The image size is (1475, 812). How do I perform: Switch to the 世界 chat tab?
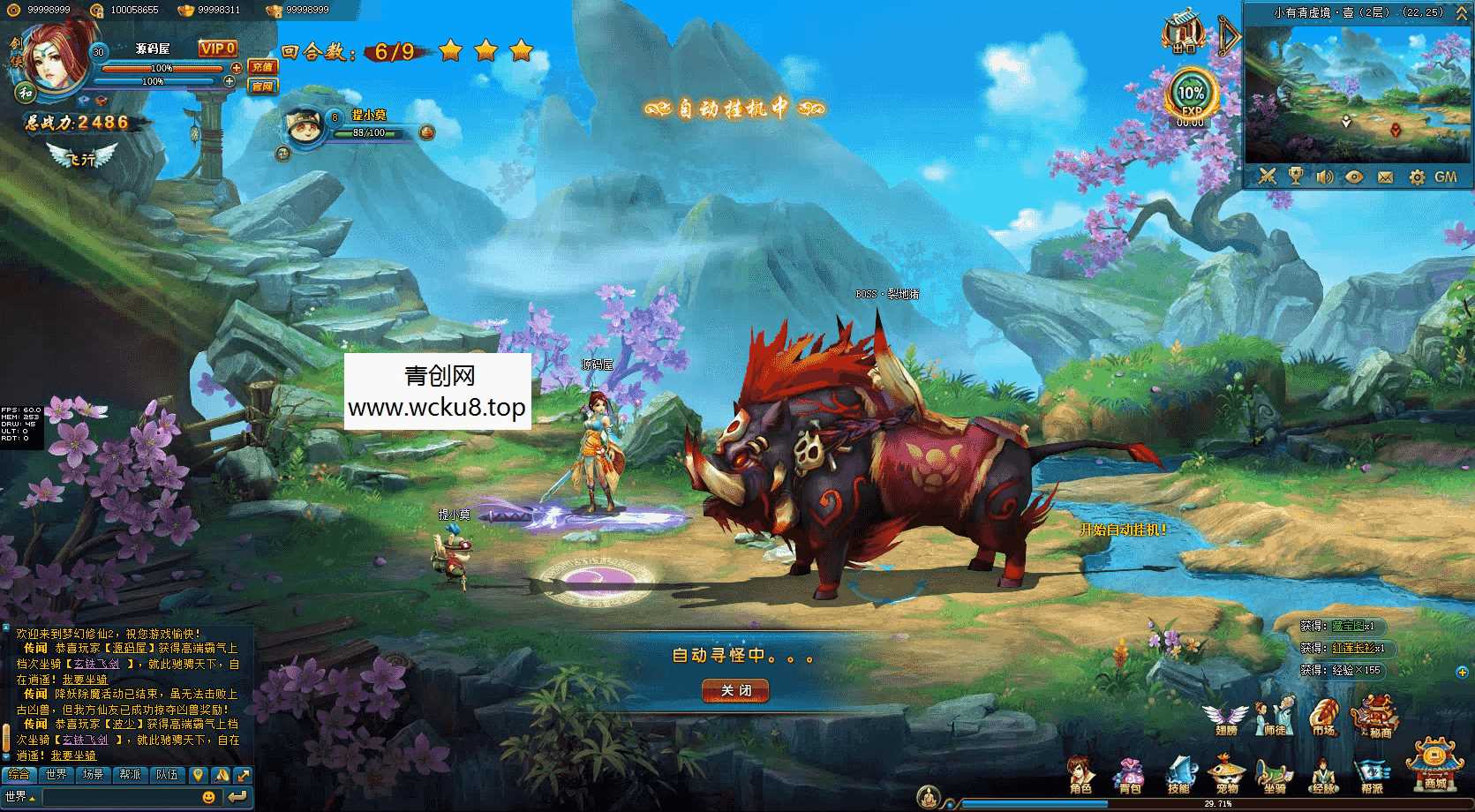(x=56, y=775)
